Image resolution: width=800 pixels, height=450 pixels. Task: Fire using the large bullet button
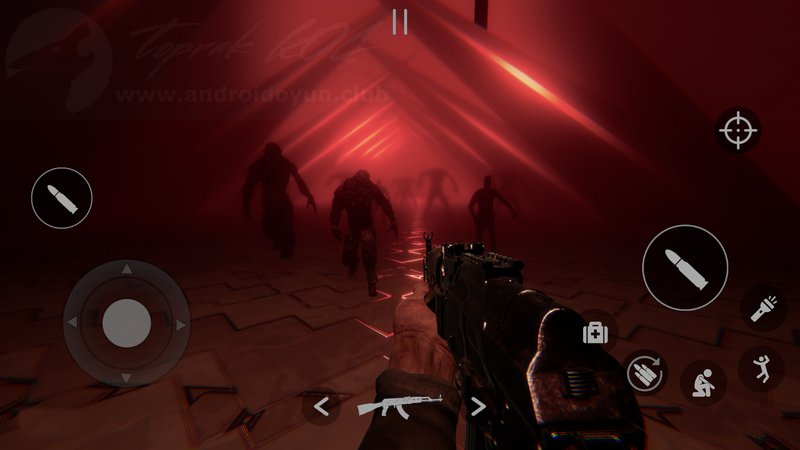click(x=685, y=267)
